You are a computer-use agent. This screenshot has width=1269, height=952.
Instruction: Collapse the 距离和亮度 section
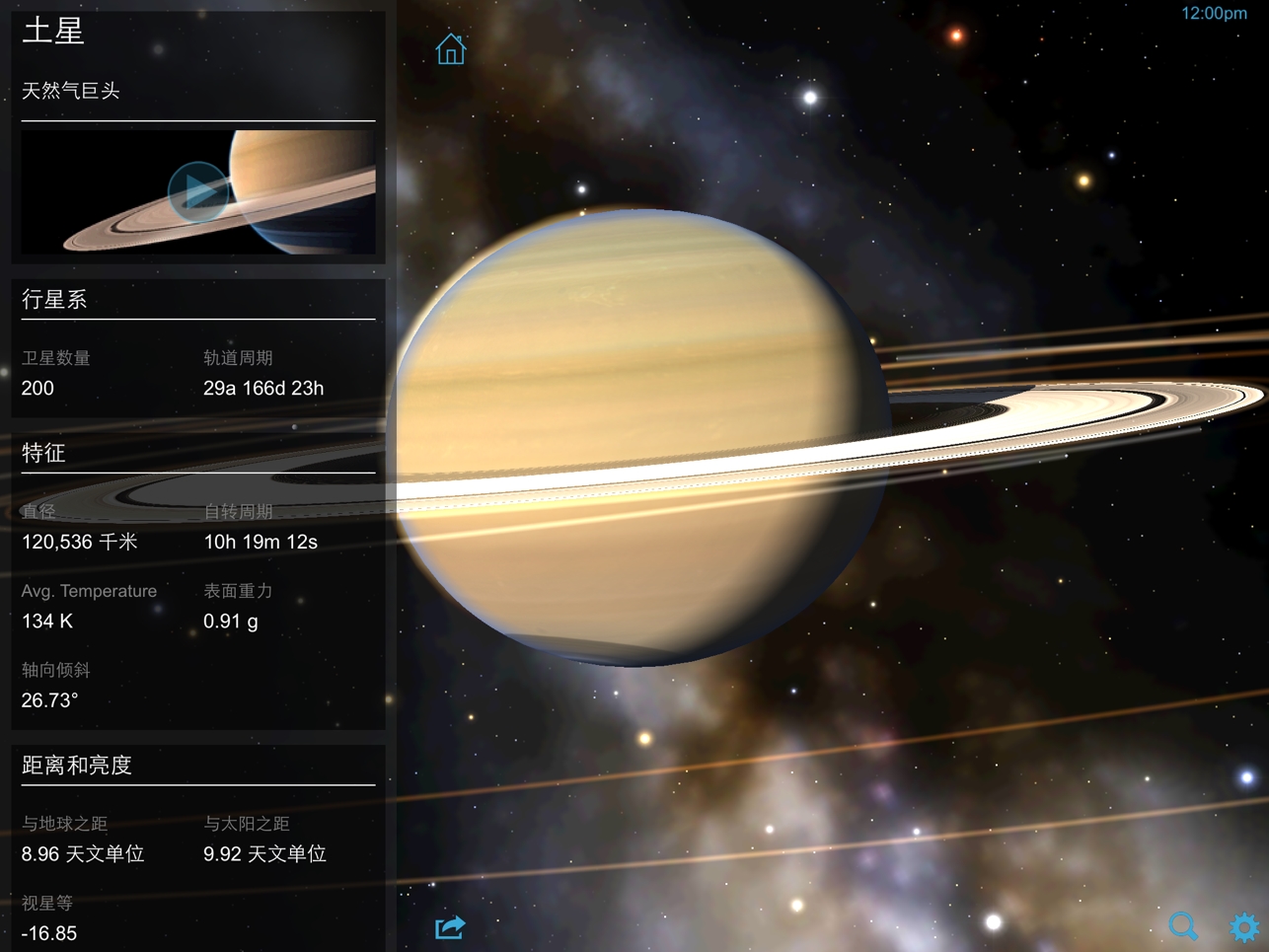[x=77, y=765]
